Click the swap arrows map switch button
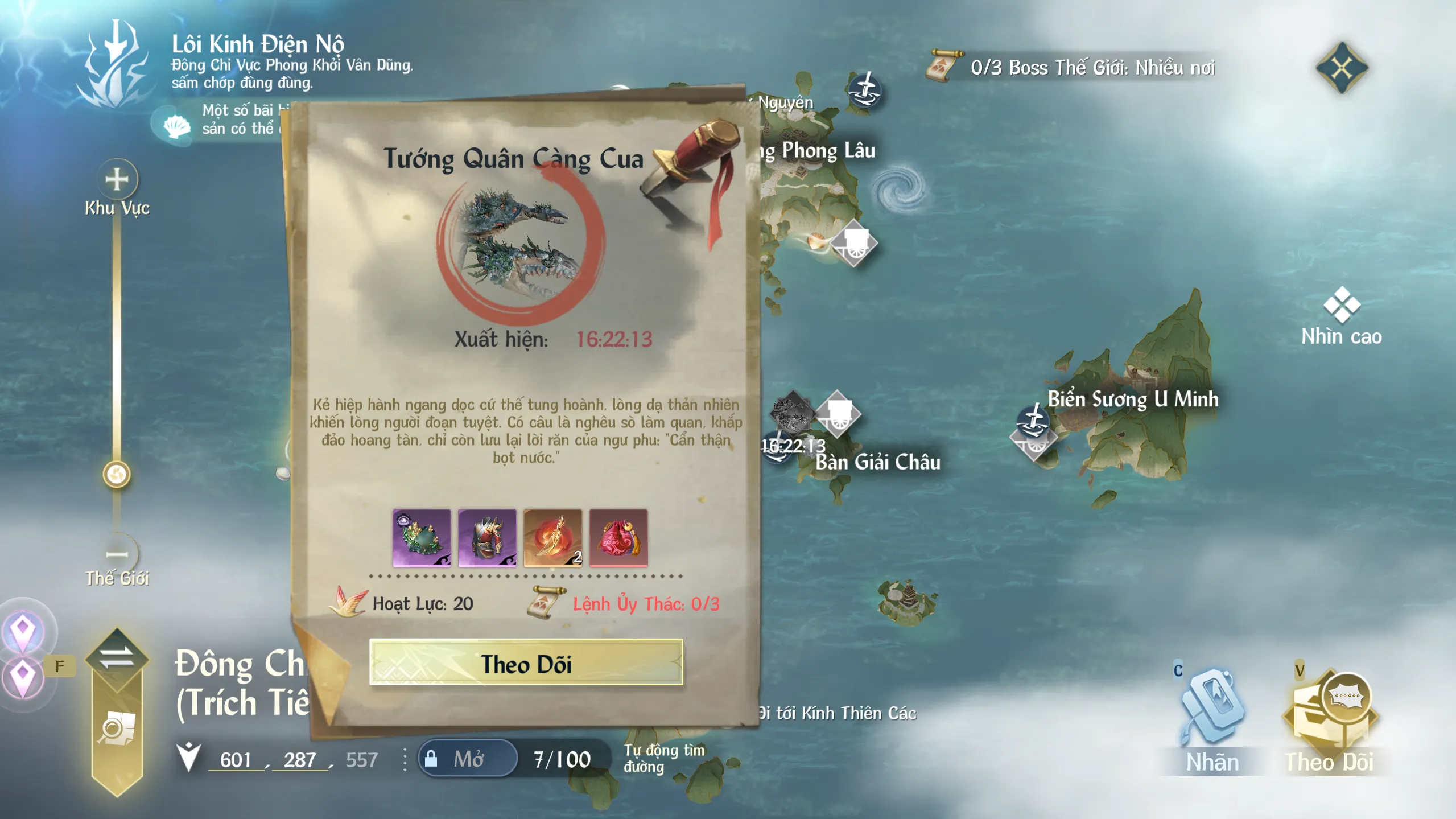Image resolution: width=1456 pixels, height=819 pixels. (x=117, y=657)
